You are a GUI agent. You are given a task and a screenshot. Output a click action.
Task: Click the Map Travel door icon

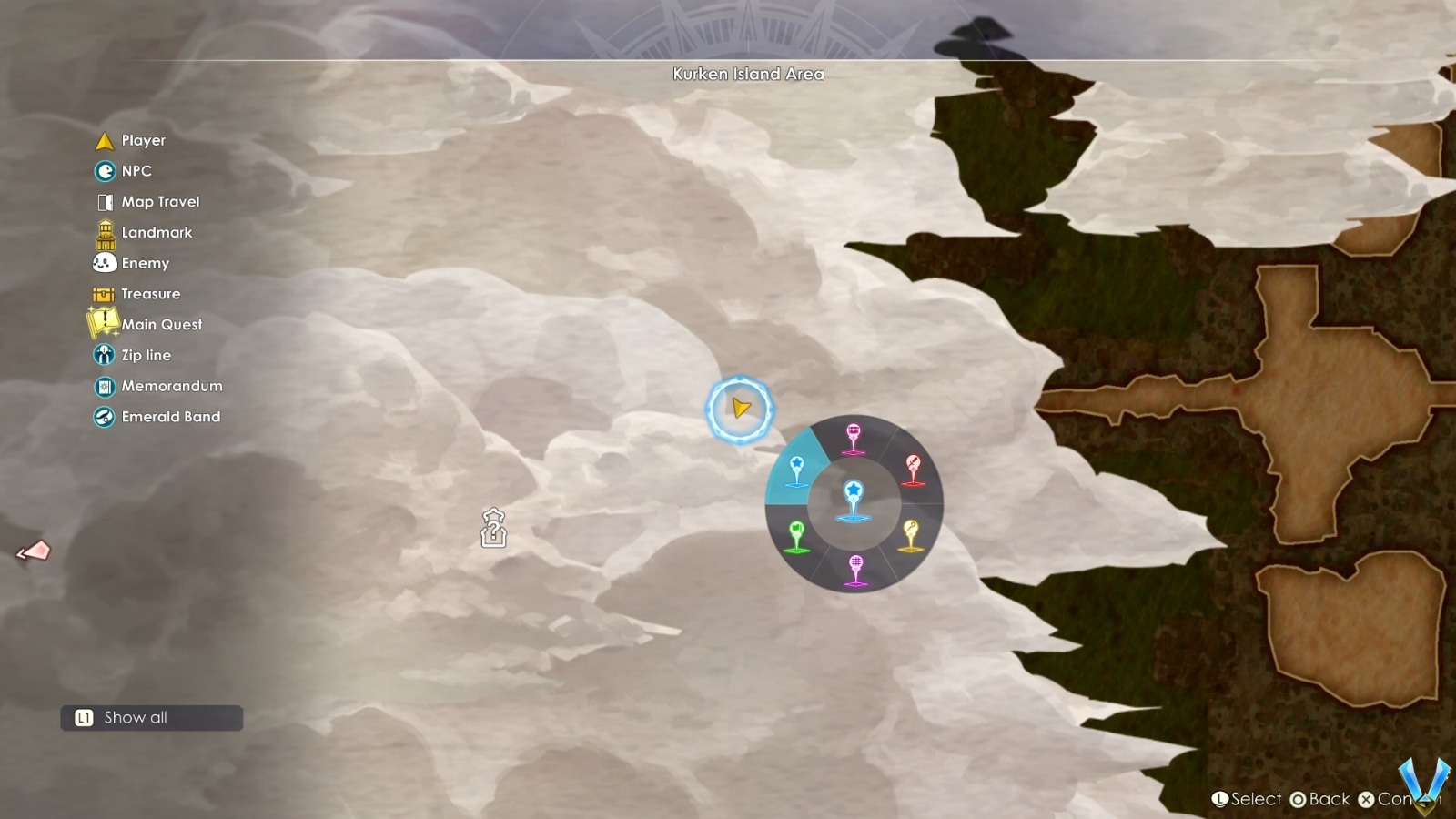[104, 201]
